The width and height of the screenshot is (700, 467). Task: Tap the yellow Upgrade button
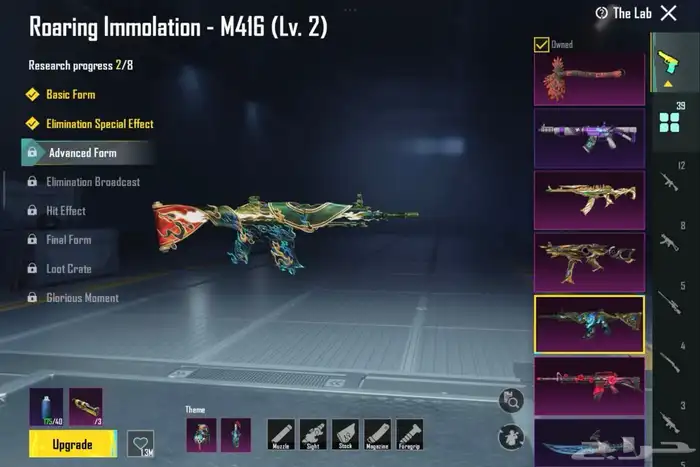point(72,442)
